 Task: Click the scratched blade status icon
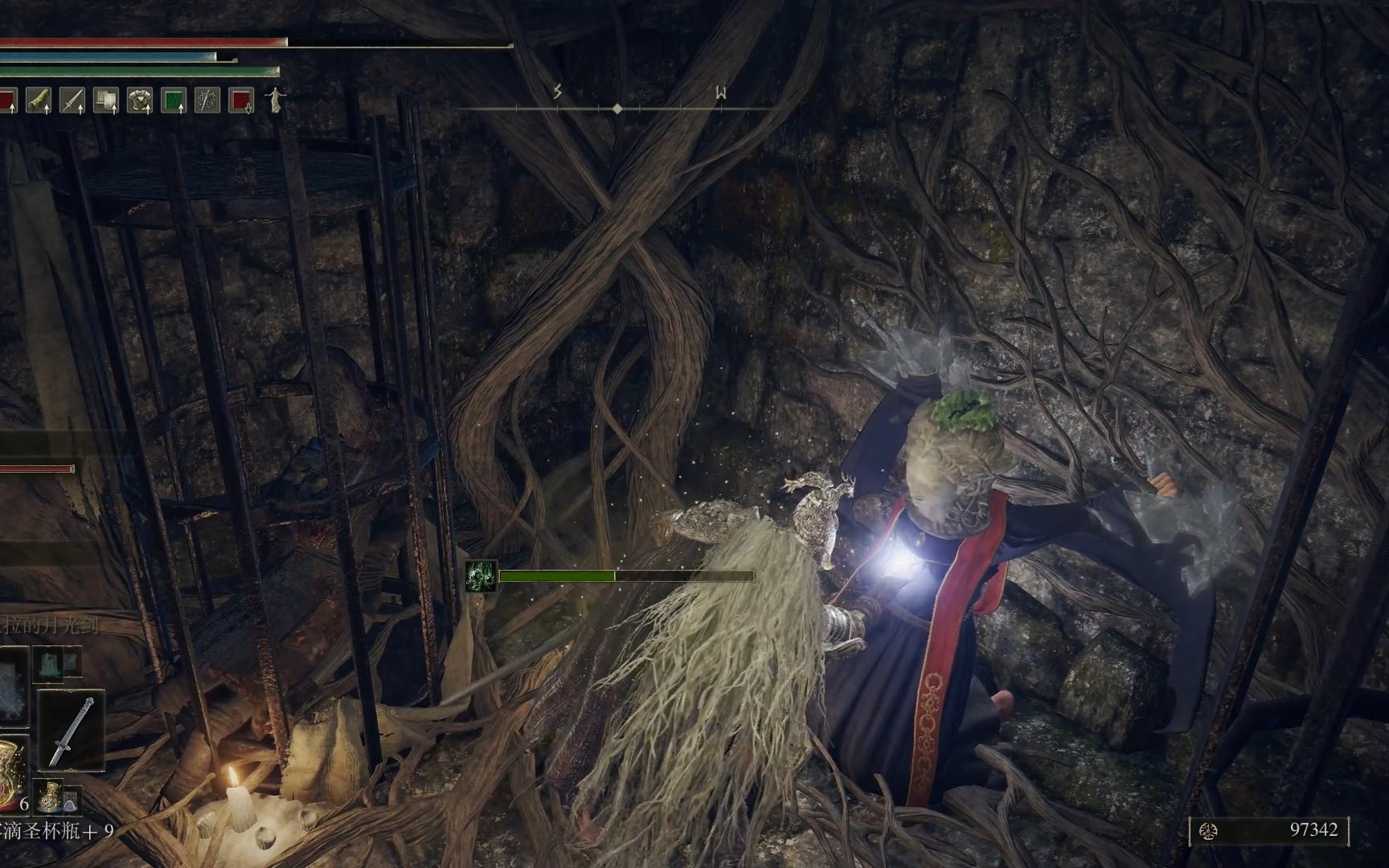207,100
